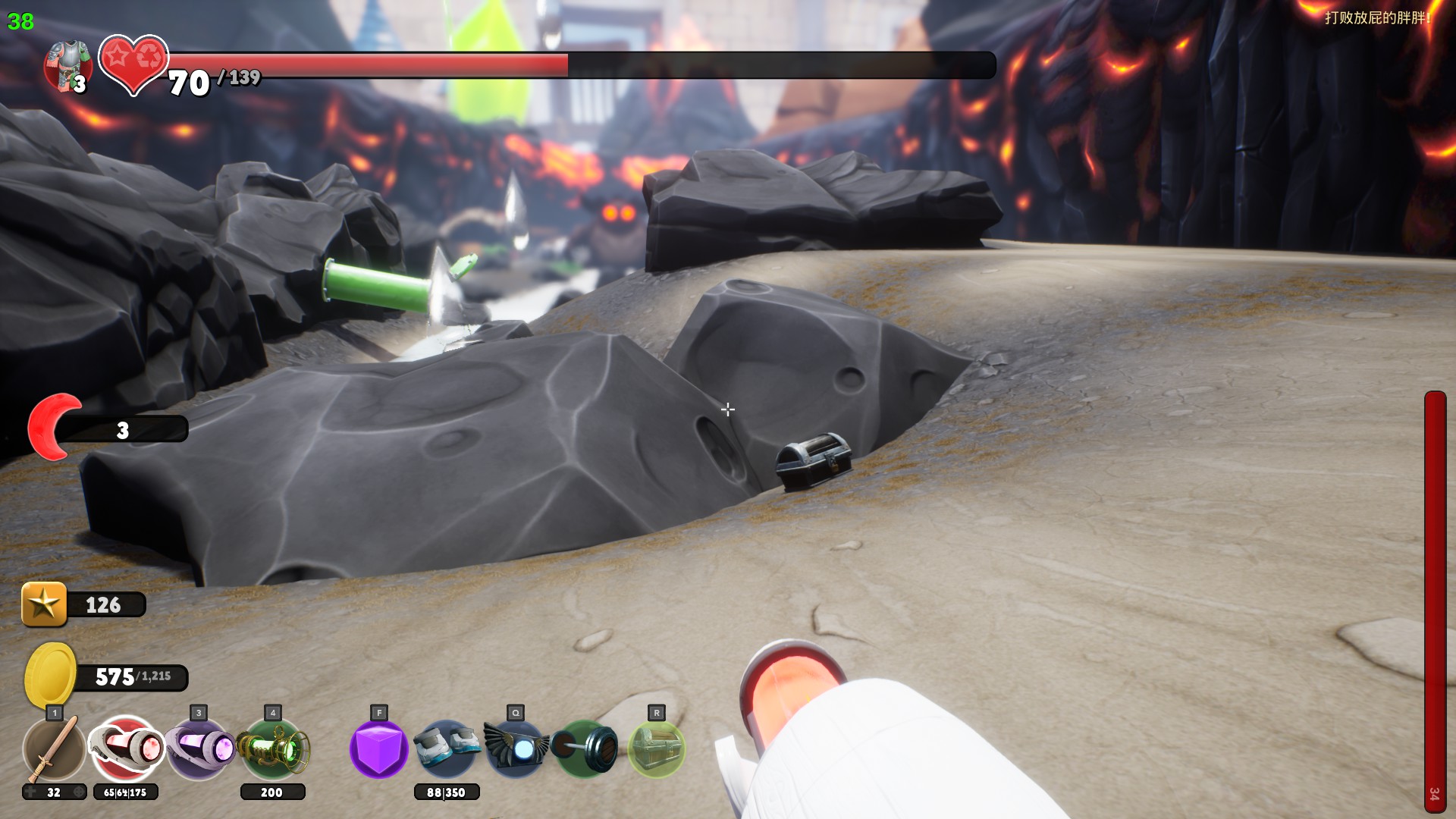This screenshot has width=1456, height=819.
Task: Open the quest objective text tracker
Action: tap(1376, 17)
